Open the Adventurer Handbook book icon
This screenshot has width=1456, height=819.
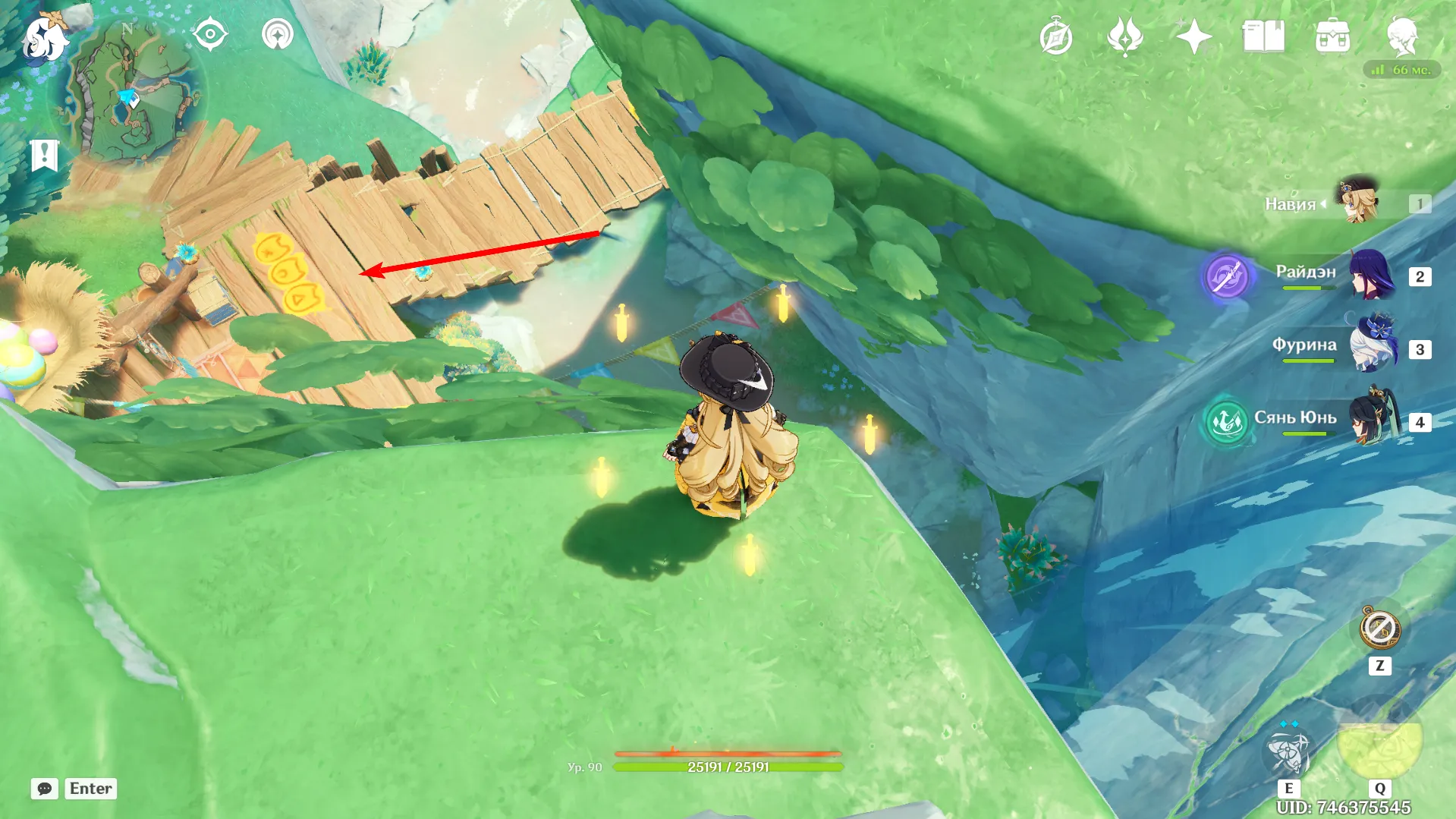1263,36
